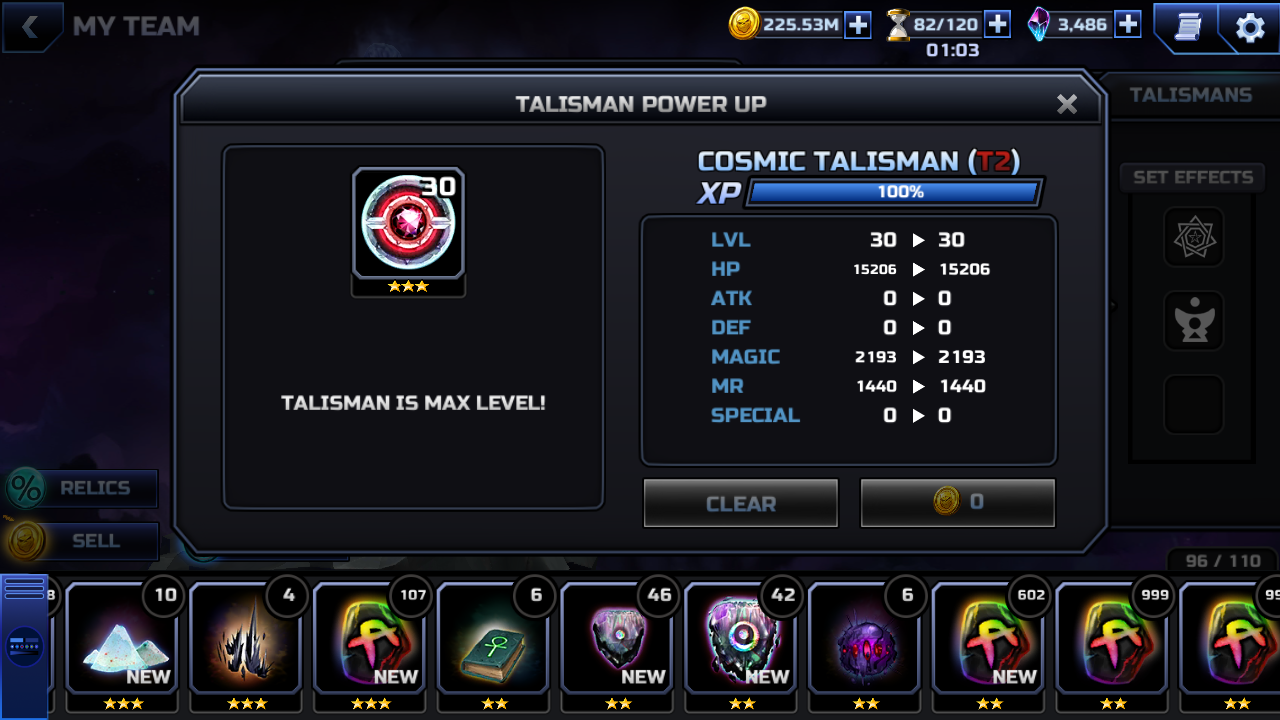Image resolution: width=1280 pixels, height=720 pixels.
Task: Add more gold coins with plus button
Action: [858, 25]
